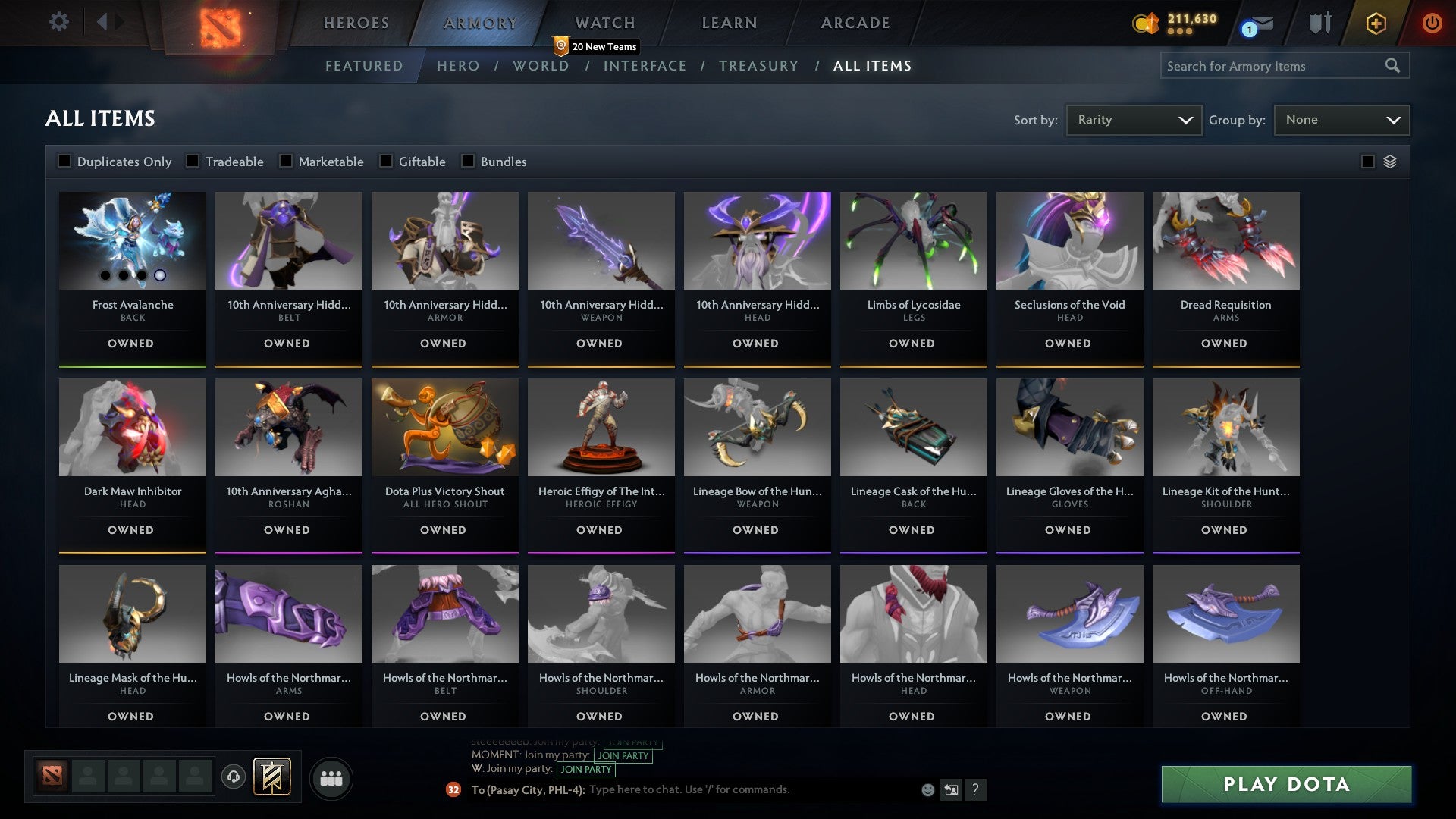Select the Frost Avalanche item thumbnail

point(131,240)
